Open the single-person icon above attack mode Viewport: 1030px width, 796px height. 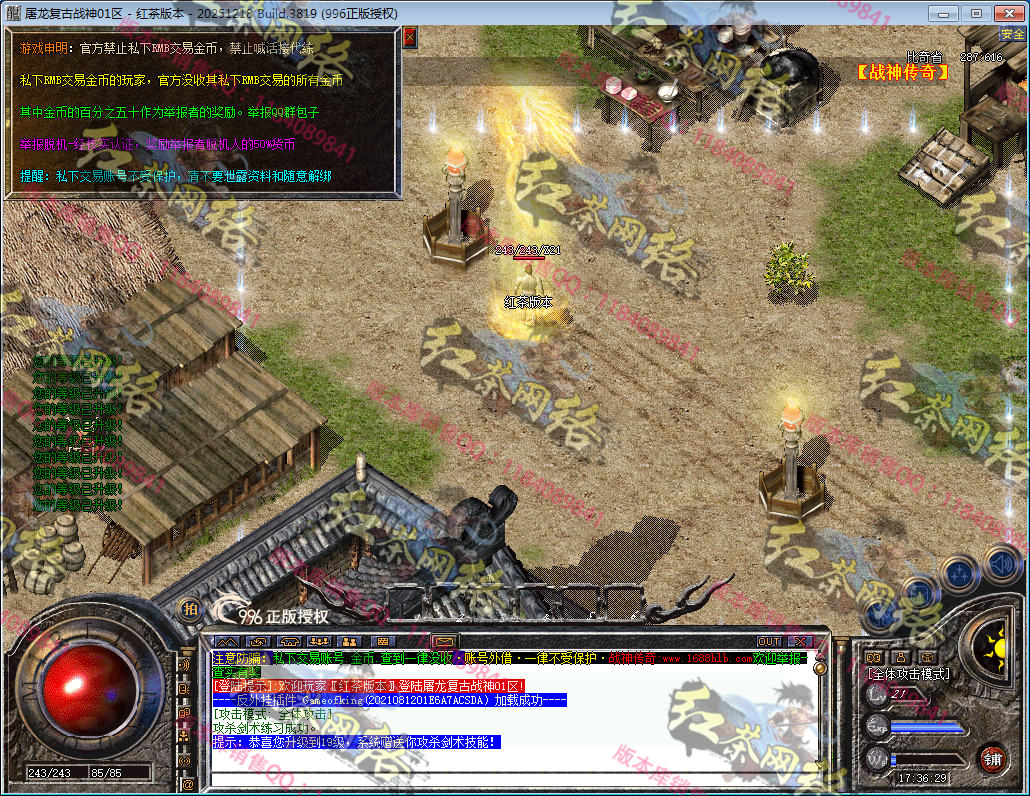tap(901, 657)
